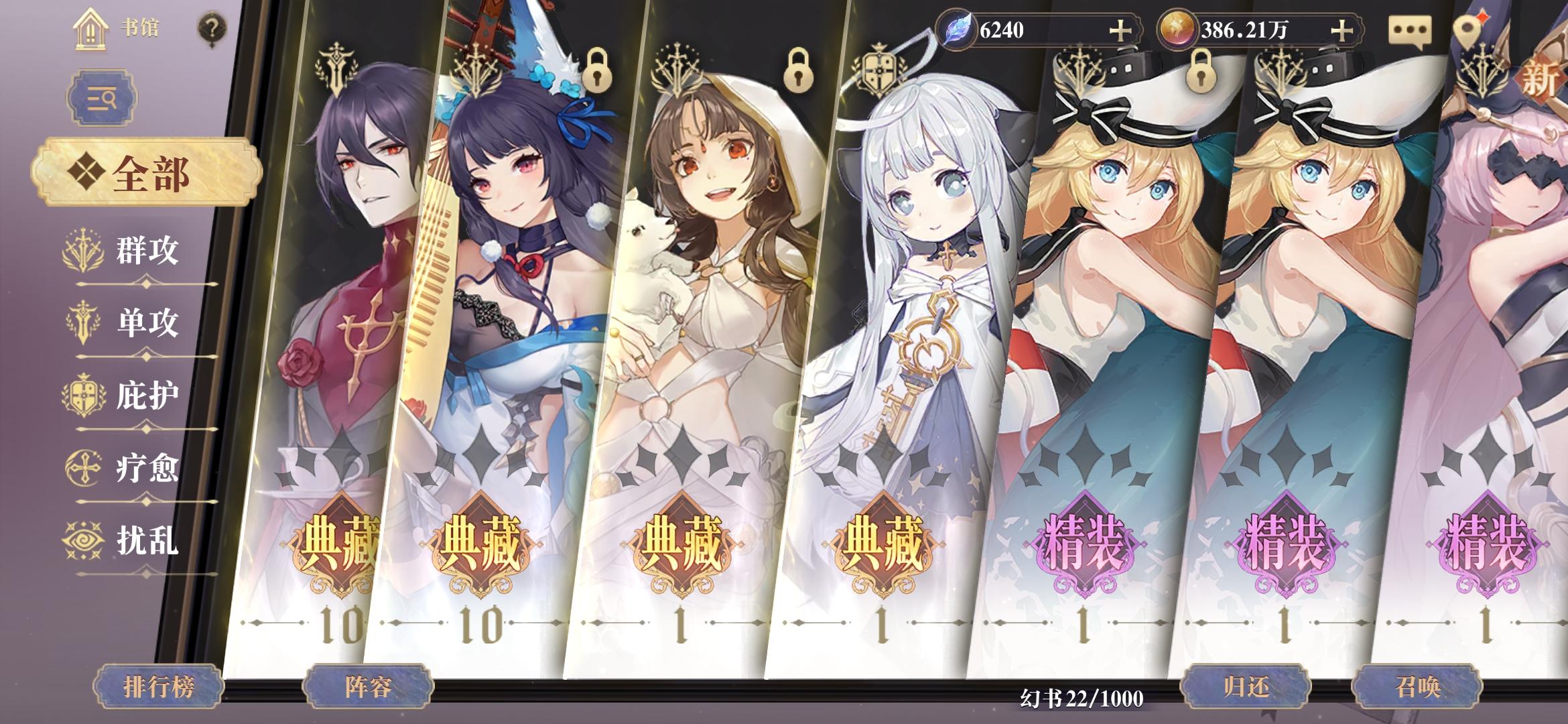Click the help question mark icon

click(211, 28)
